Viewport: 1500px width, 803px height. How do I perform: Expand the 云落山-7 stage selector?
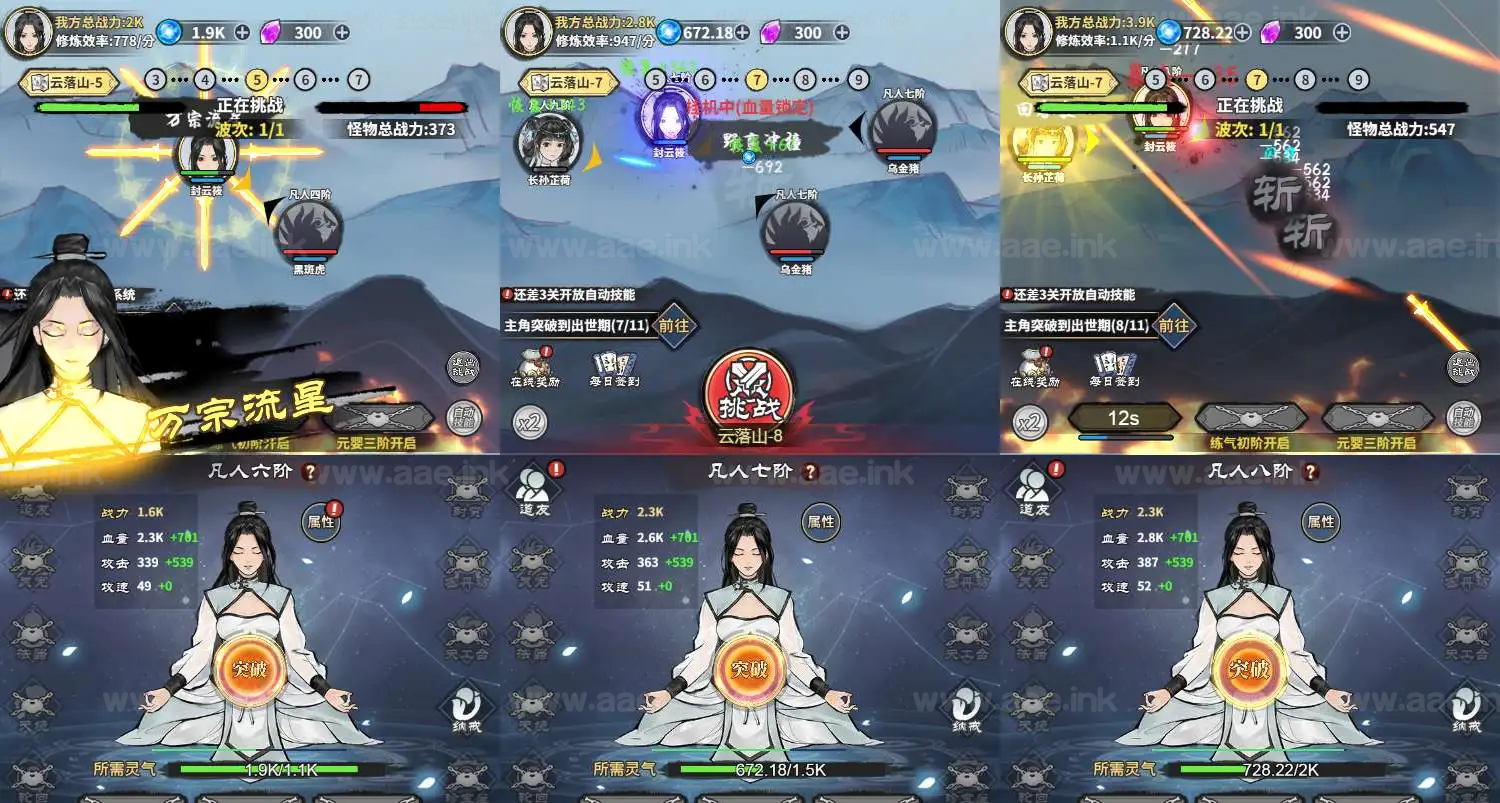pos(567,83)
